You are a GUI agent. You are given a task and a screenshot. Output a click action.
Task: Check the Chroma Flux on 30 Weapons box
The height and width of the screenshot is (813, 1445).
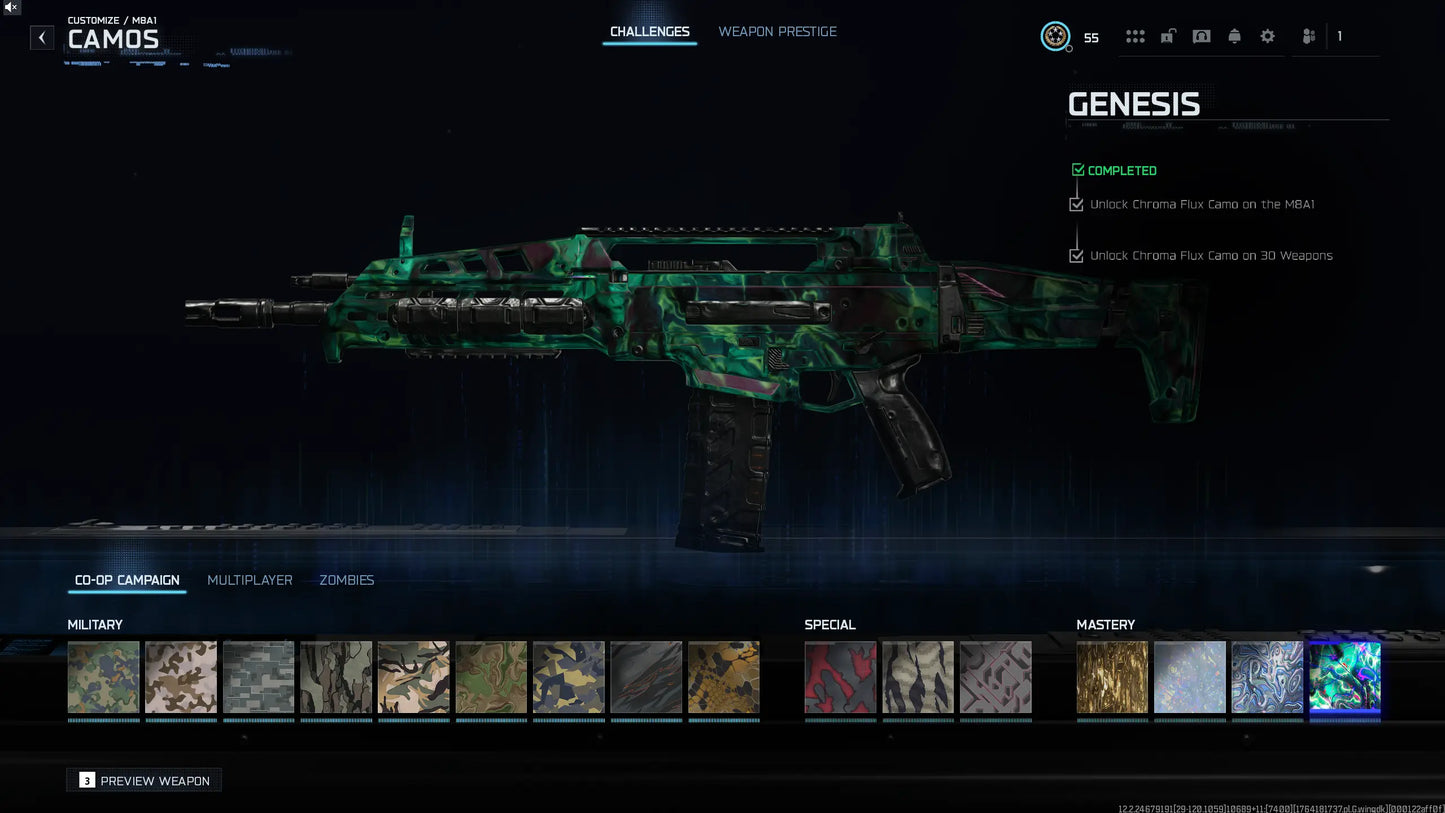tap(1076, 255)
